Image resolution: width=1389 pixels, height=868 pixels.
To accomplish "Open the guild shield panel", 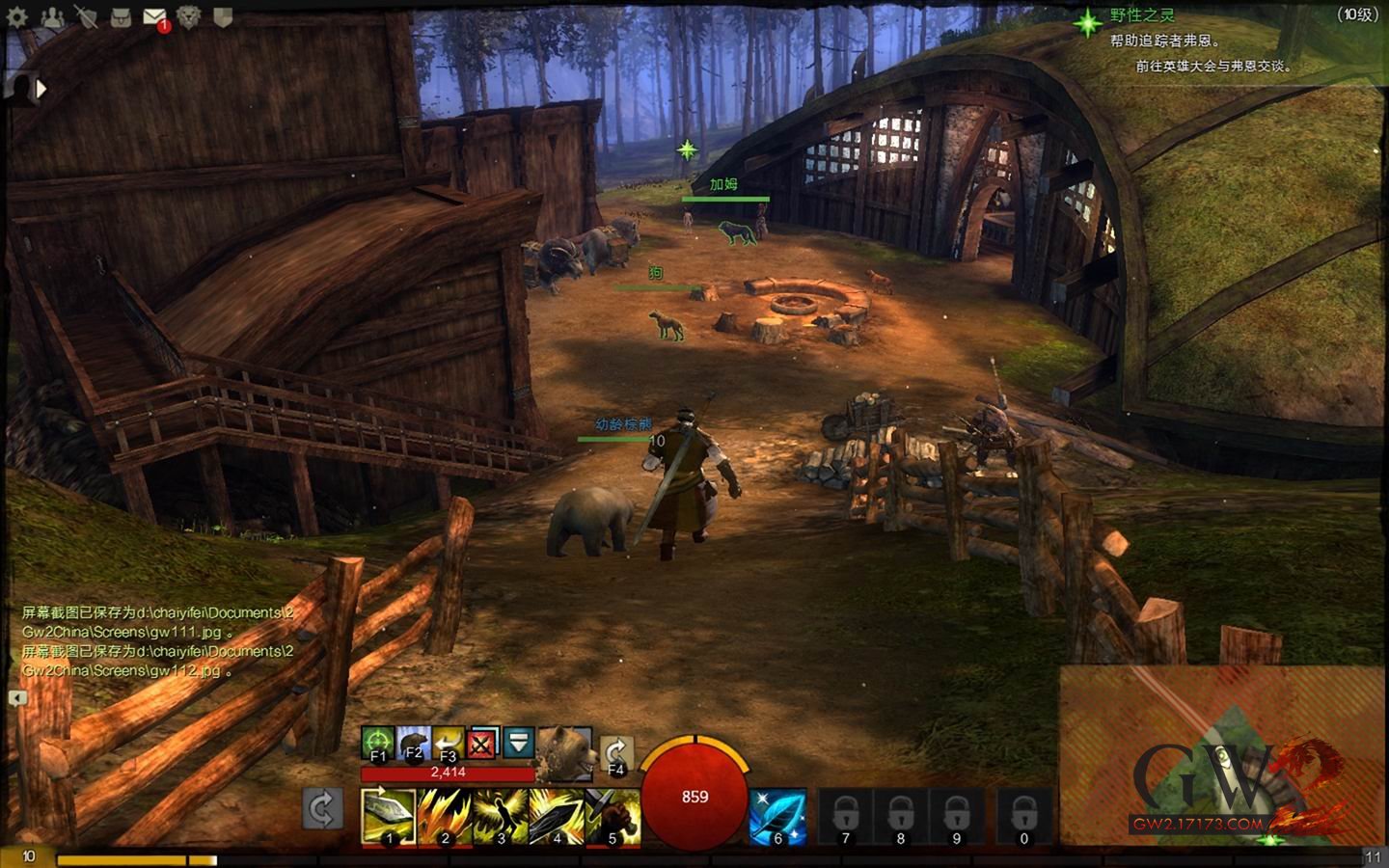I will 223,16.
